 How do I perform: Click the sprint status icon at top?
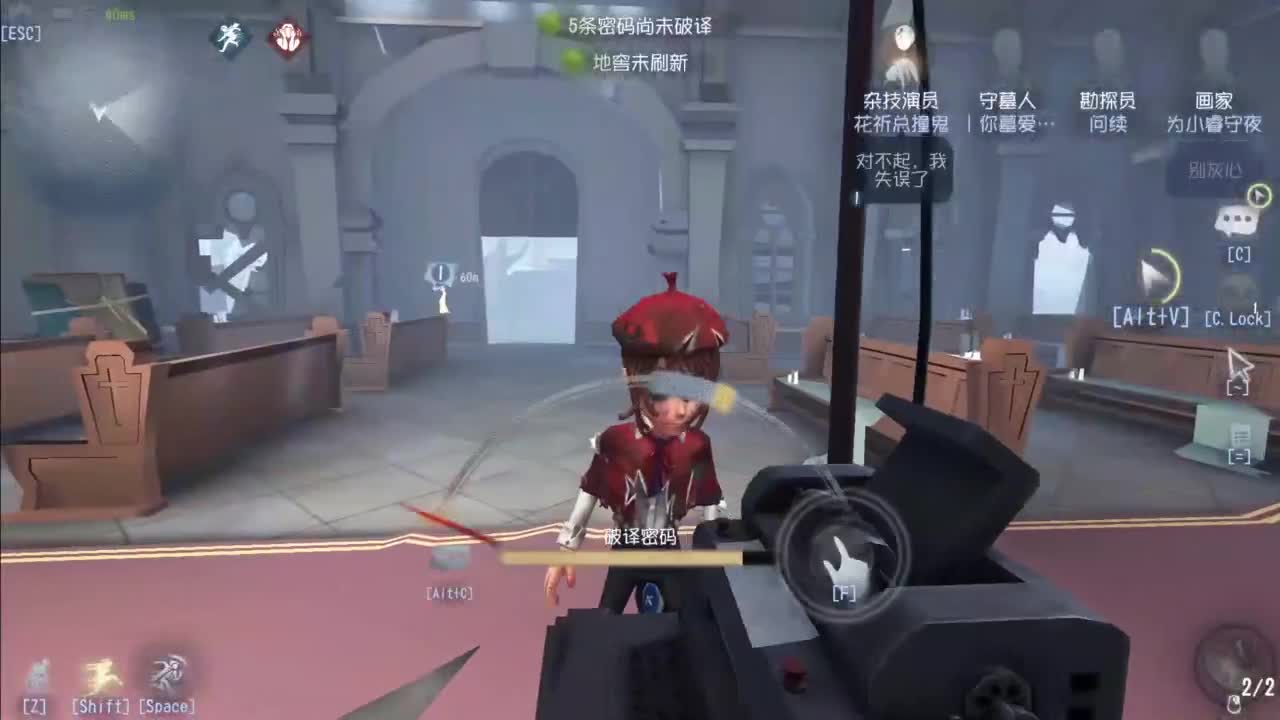tap(228, 38)
